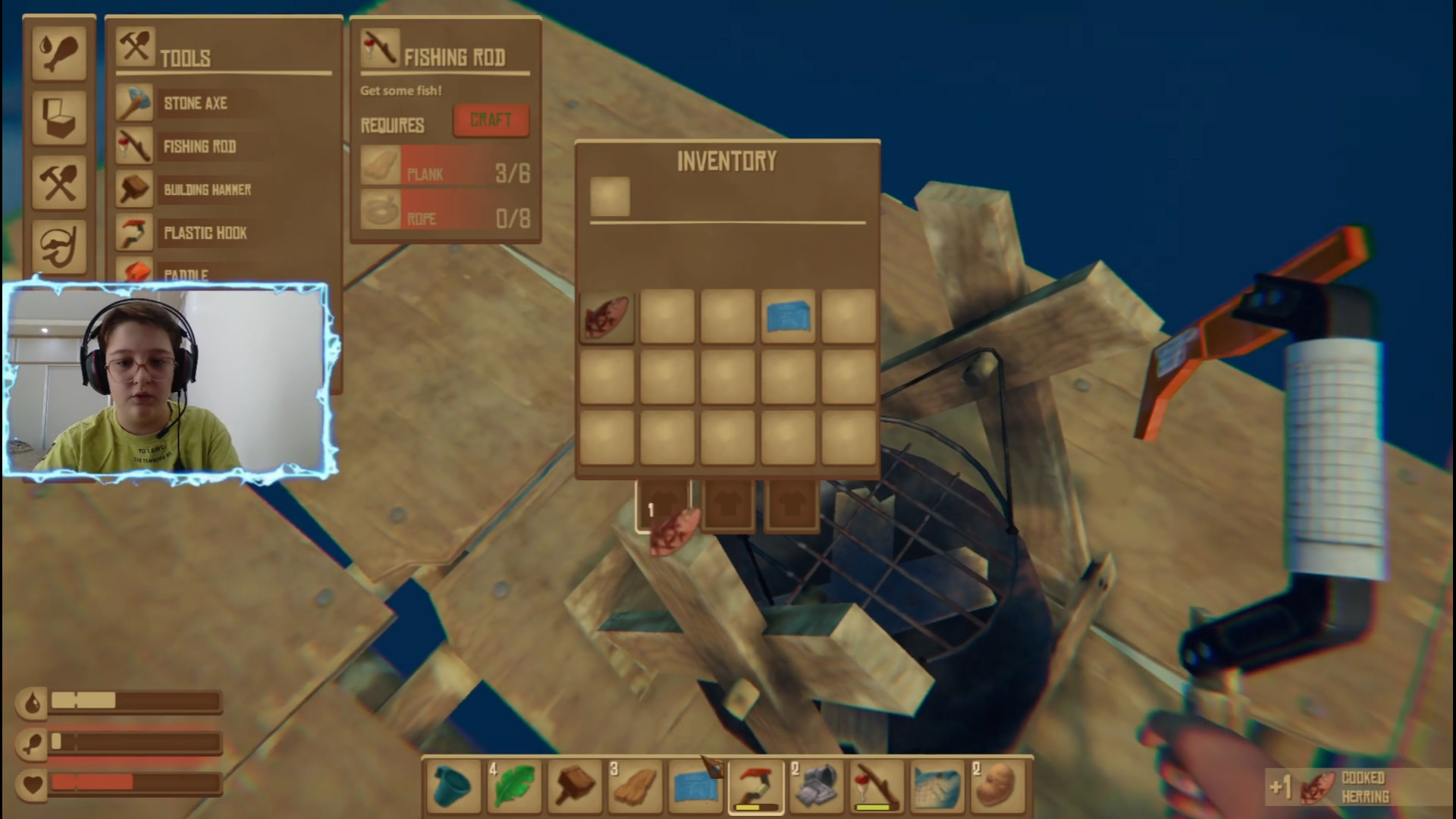Viewport: 1456px width, 819px height.
Task: Pick the Plastic Hook recipe
Action: (x=205, y=233)
